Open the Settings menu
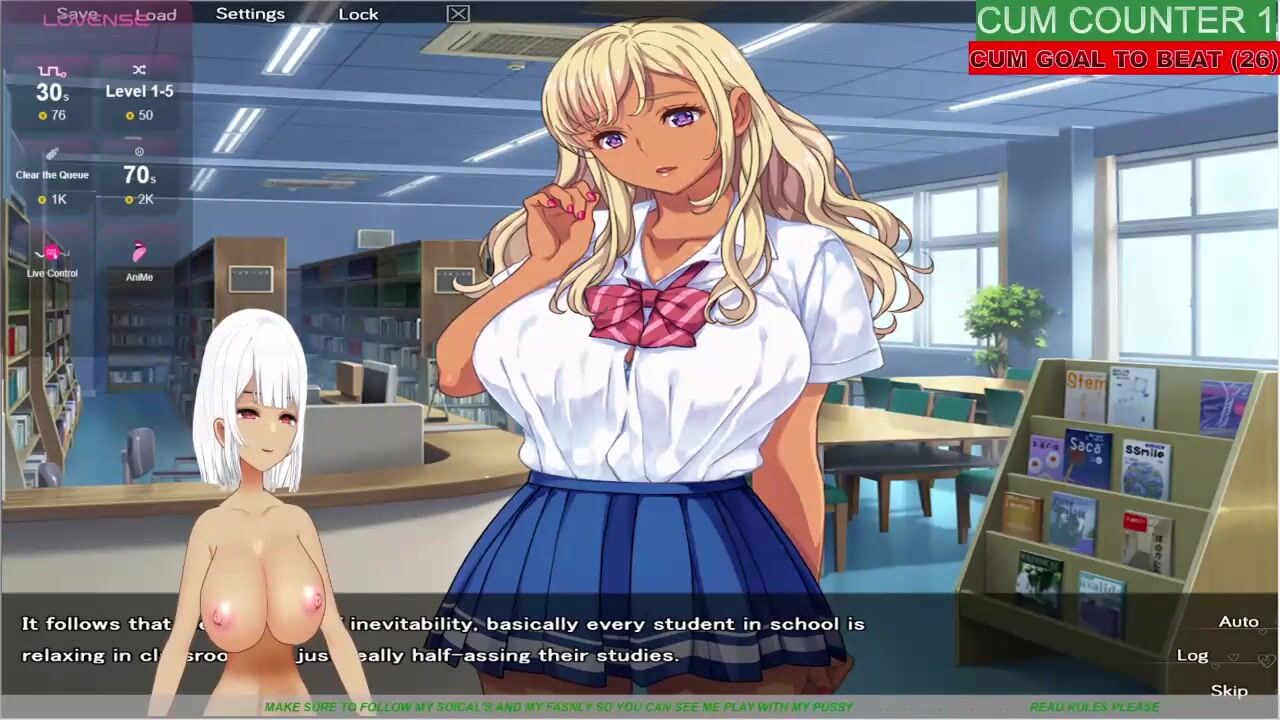The width and height of the screenshot is (1280, 720). pyautogui.click(x=250, y=14)
